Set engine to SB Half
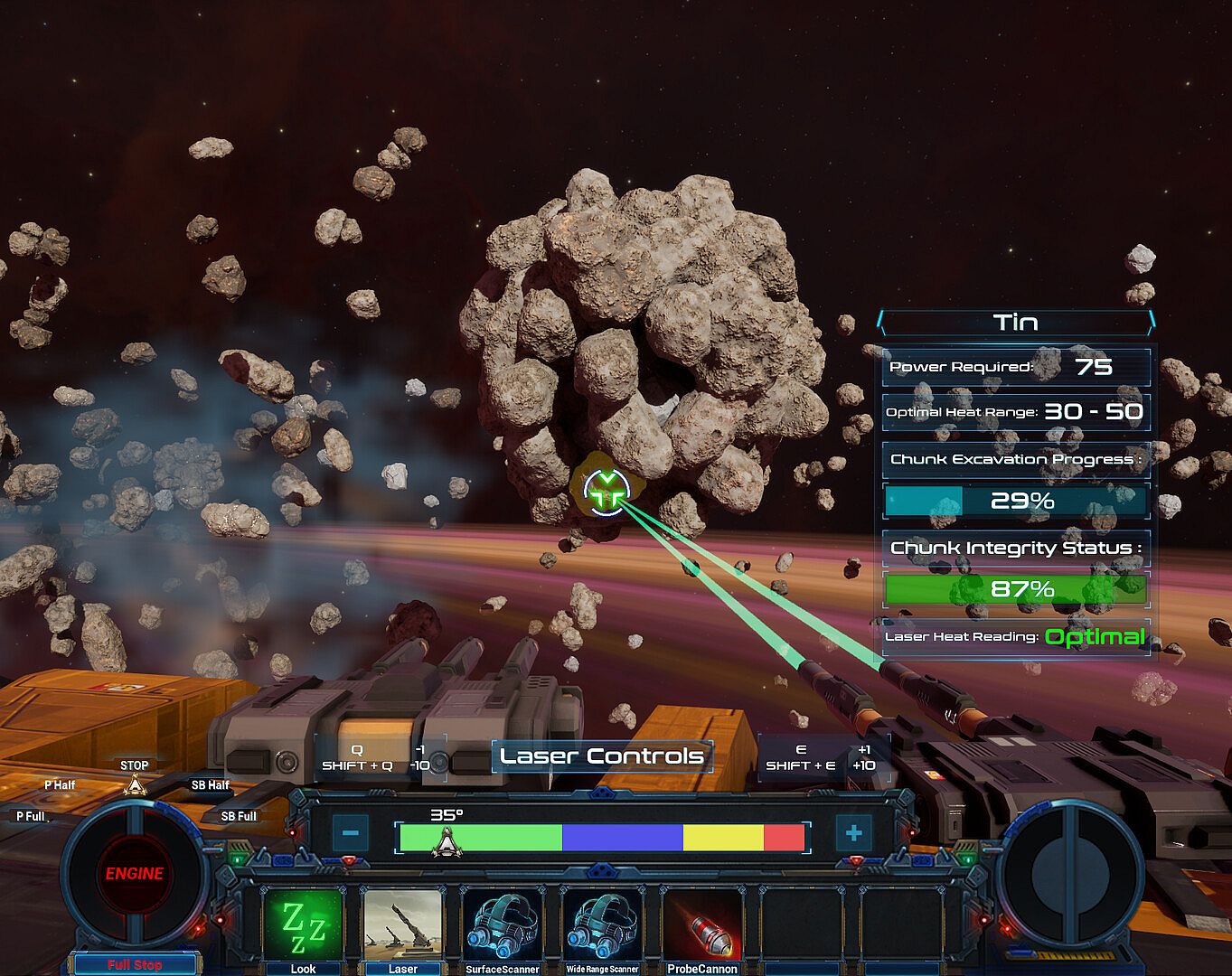This screenshot has width=1232, height=976. 210,785
